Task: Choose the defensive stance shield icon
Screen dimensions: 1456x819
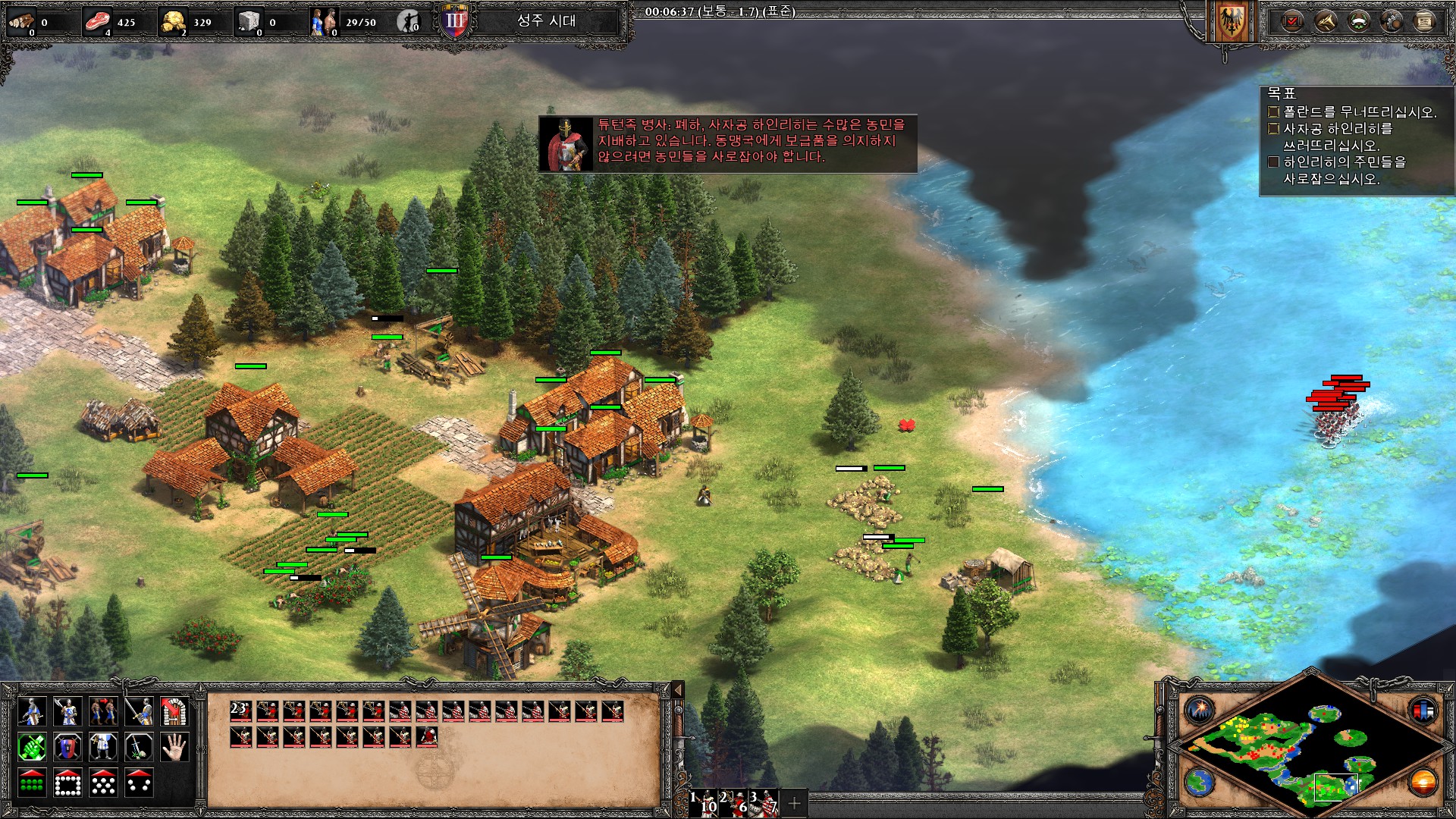Action: [67, 748]
